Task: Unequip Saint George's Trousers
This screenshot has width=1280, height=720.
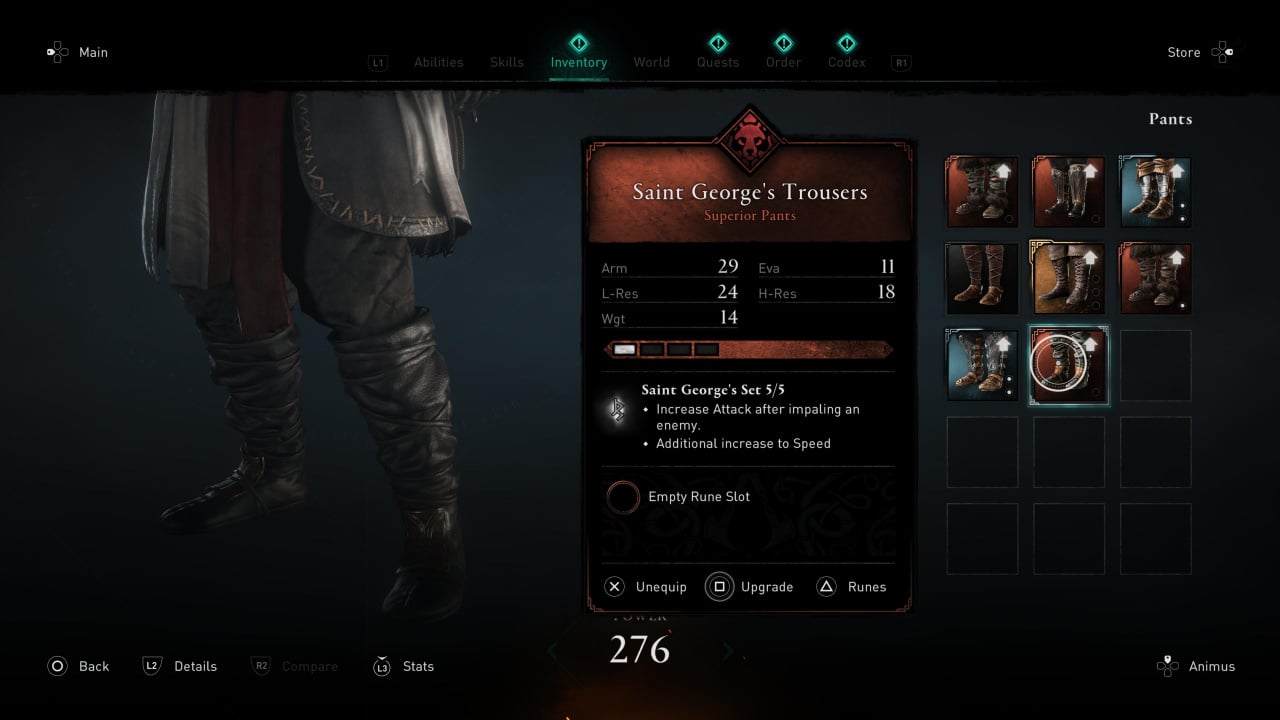Action: (x=646, y=587)
